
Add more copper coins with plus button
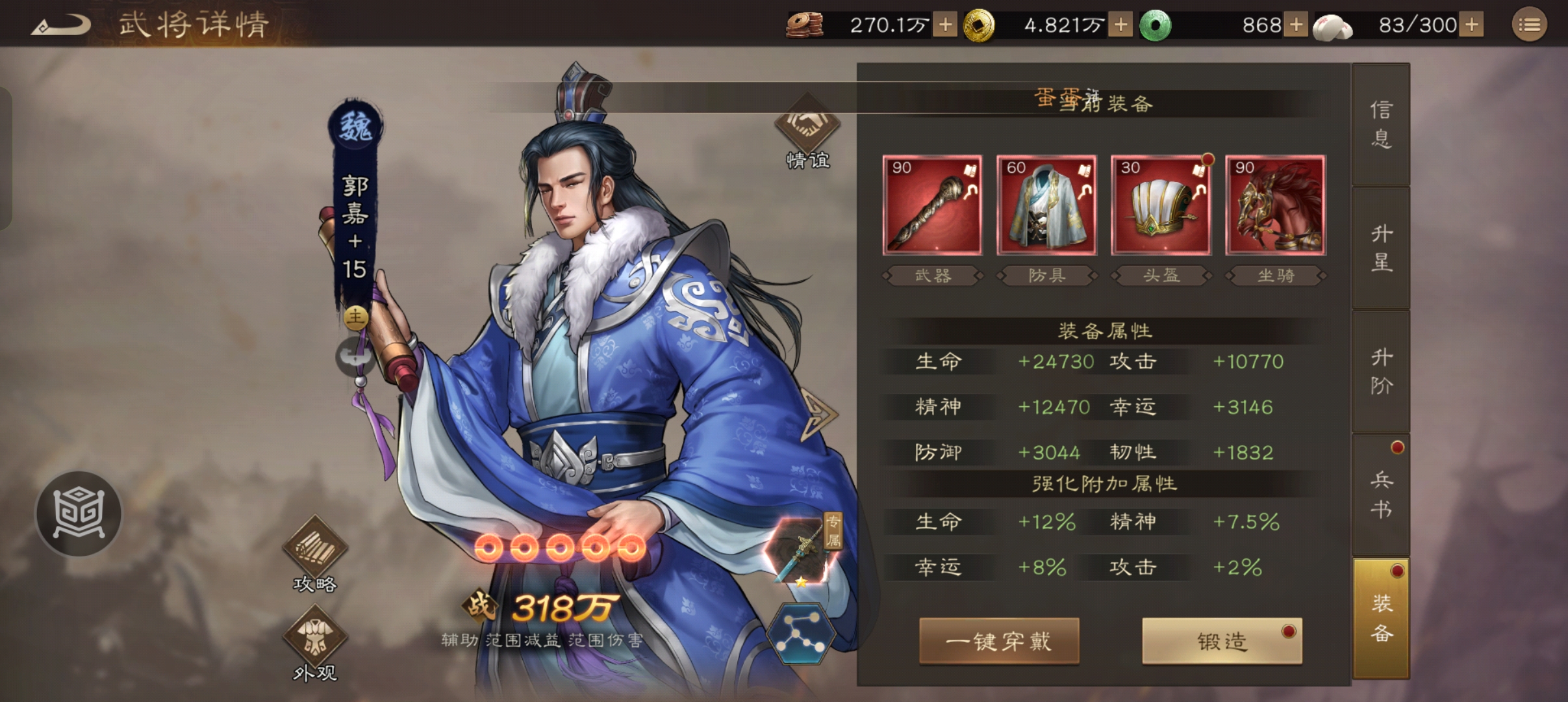click(x=946, y=25)
